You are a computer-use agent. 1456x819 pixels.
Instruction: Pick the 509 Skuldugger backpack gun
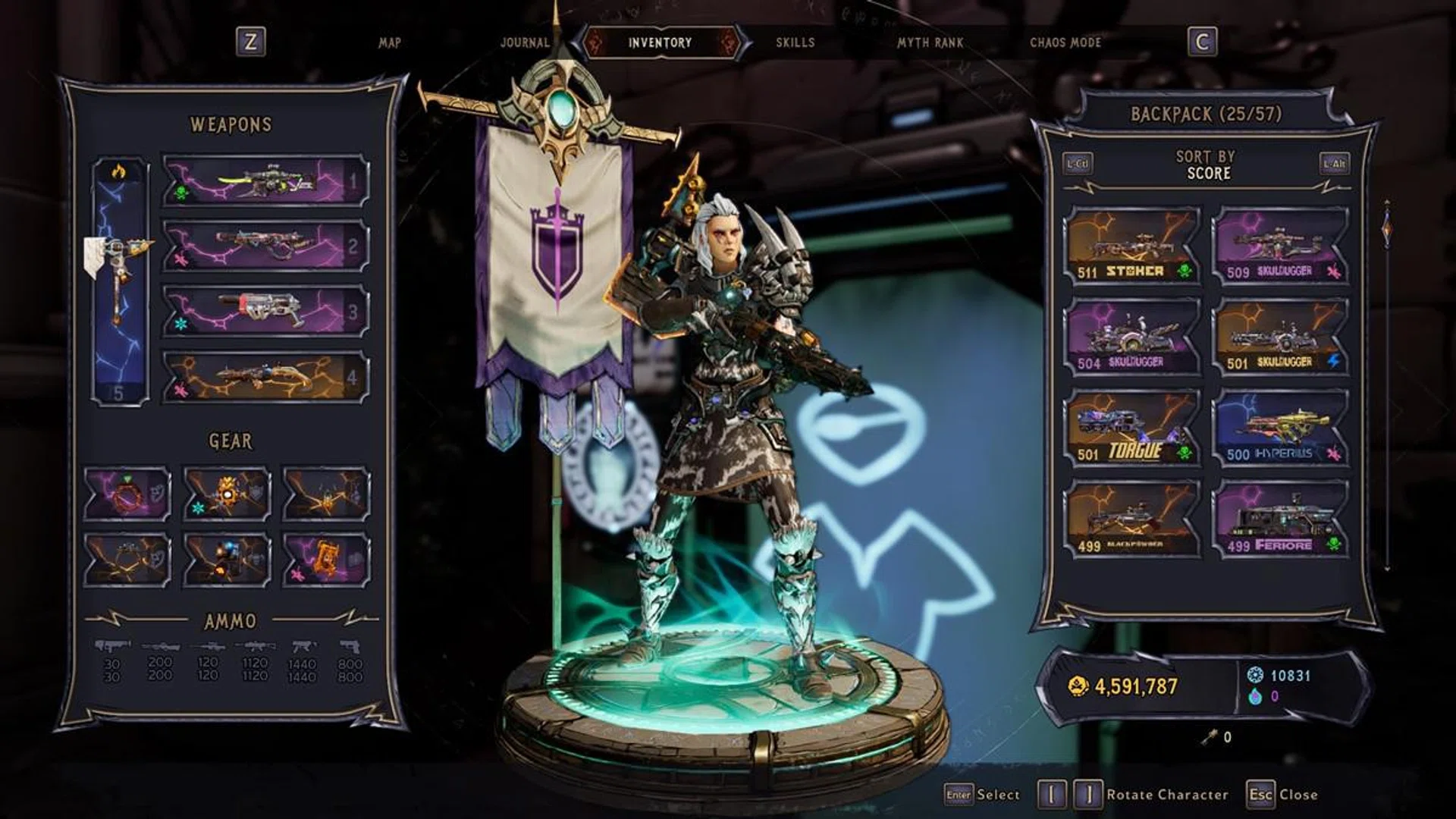click(x=1280, y=247)
